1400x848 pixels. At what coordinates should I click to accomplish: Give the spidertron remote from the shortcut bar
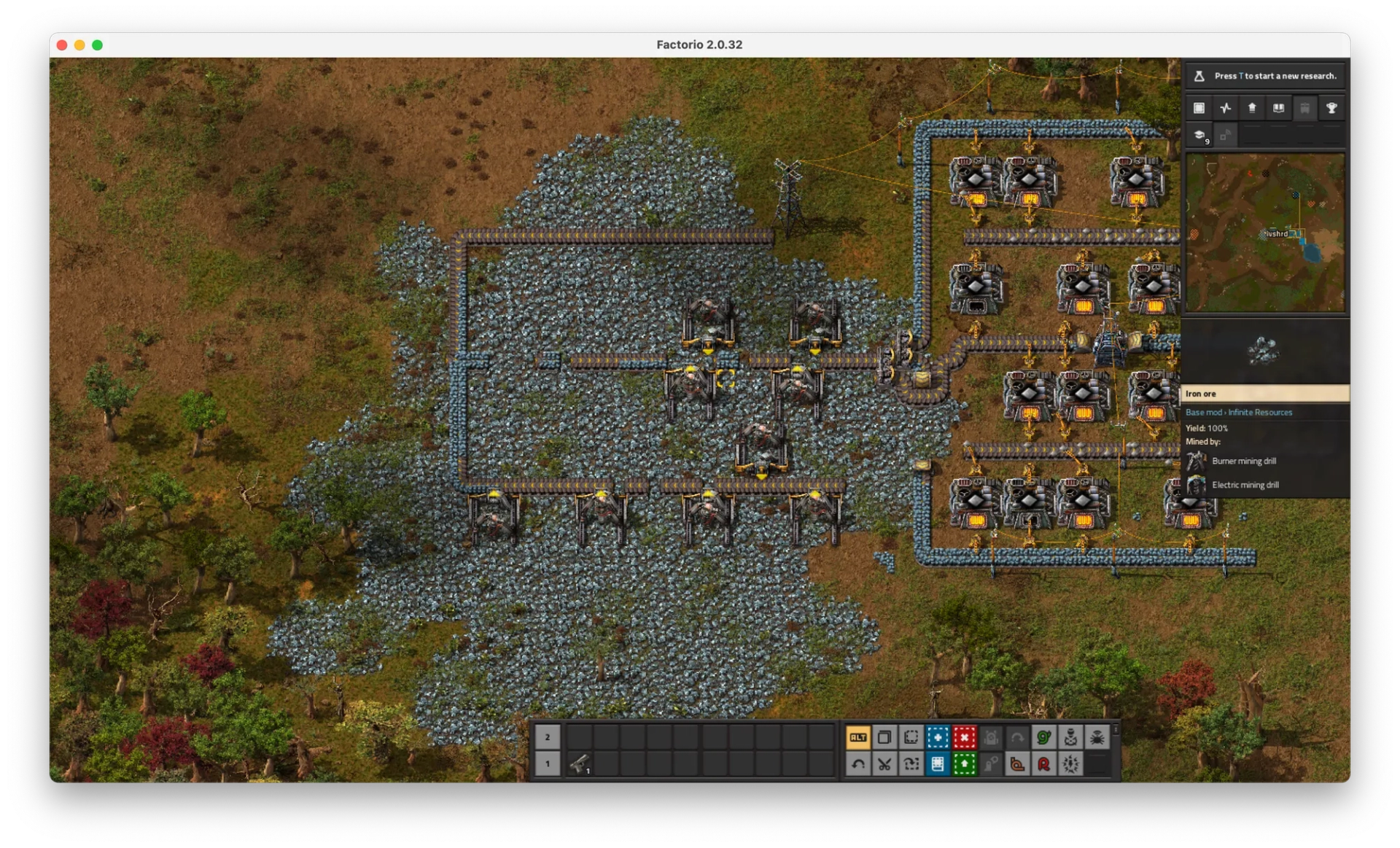[1097, 737]
